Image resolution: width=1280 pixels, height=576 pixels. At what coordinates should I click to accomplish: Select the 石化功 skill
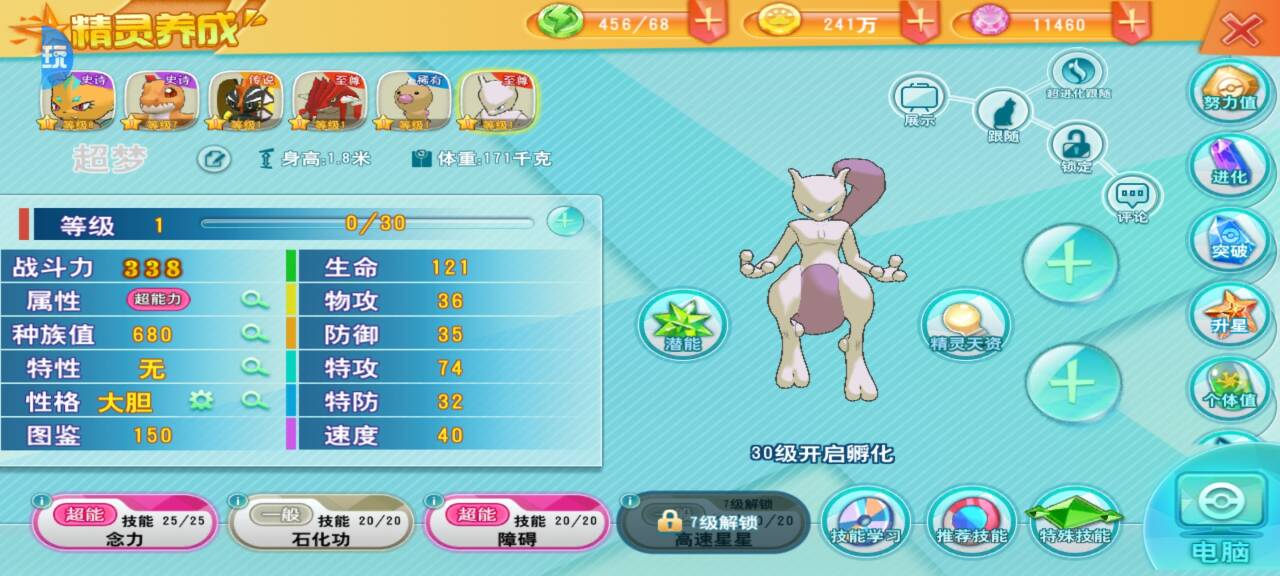click(x=321, y=523)
